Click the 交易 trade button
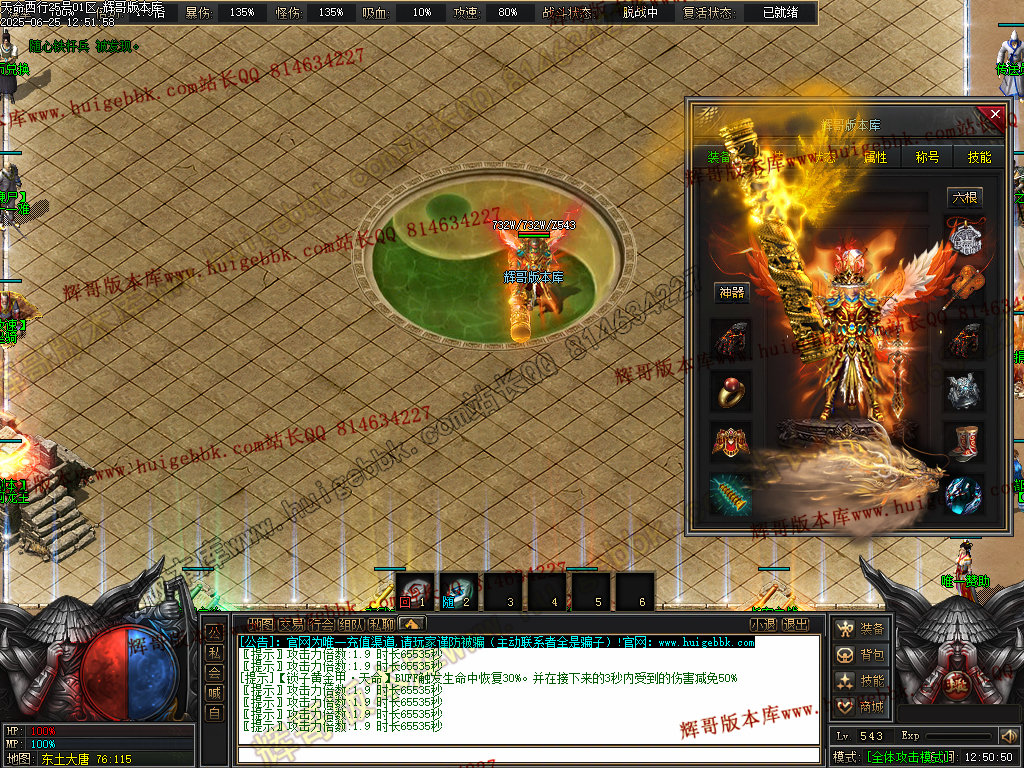The image size is (1024, 768). [291, 625]
